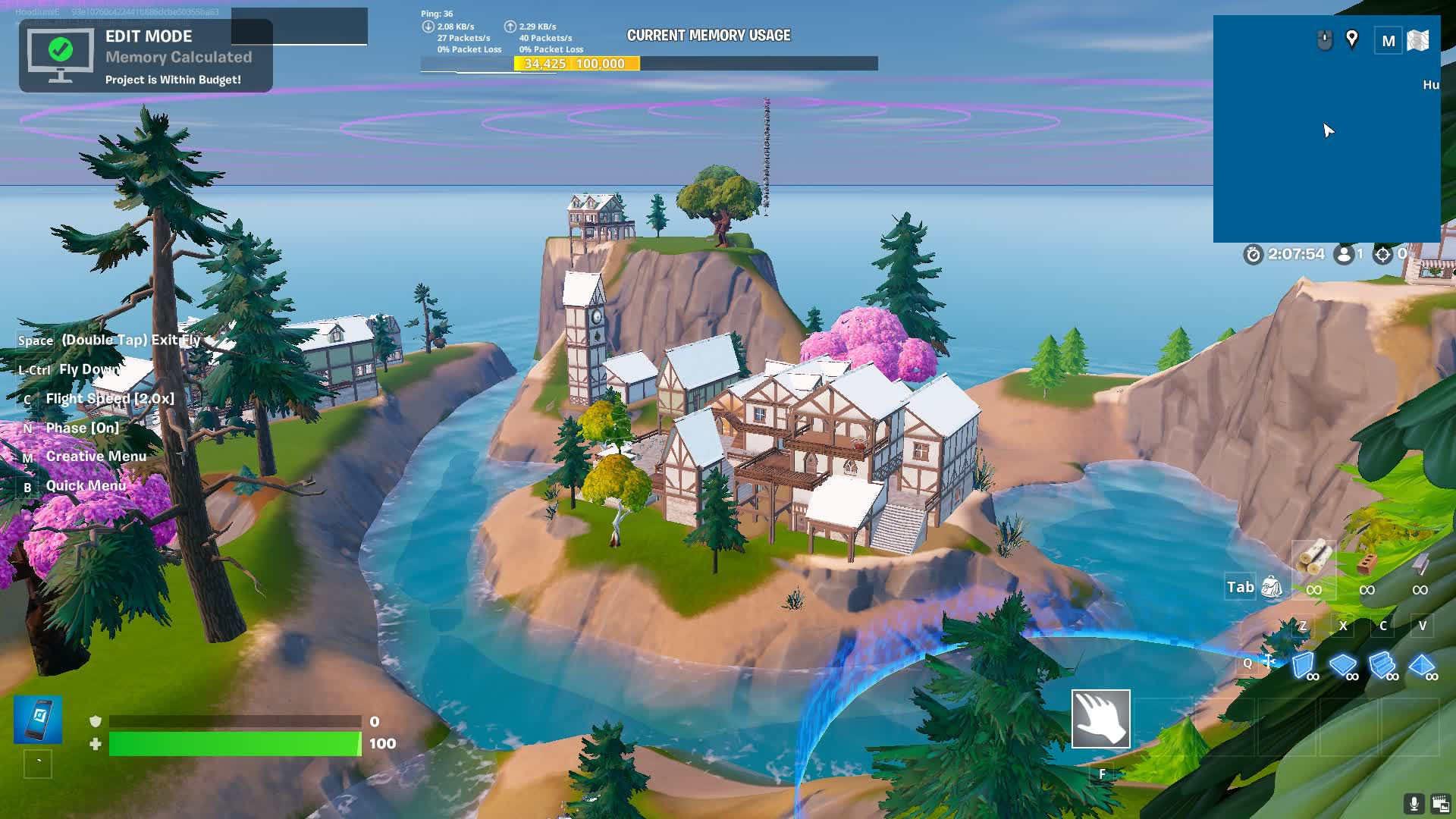Open the full map via folded map icon

click(x=1417, y=40)
